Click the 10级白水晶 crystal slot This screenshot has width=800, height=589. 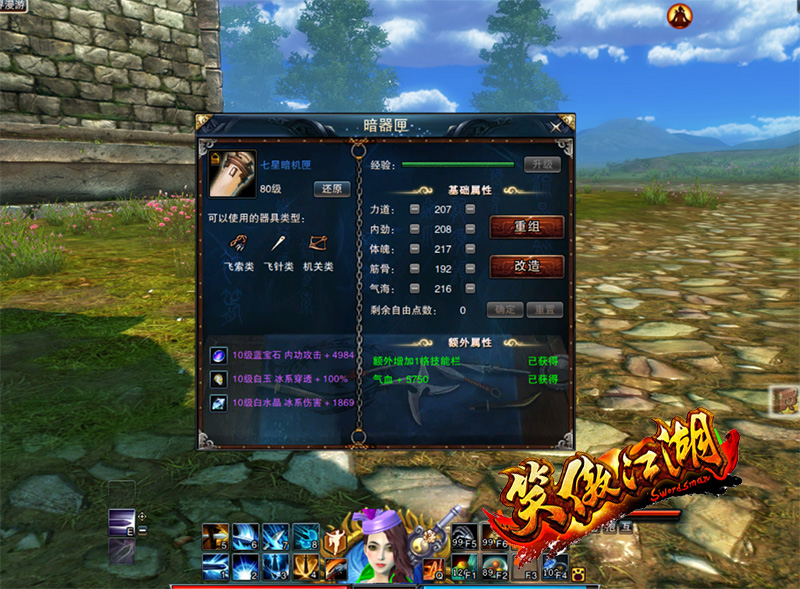click(217, 402)
